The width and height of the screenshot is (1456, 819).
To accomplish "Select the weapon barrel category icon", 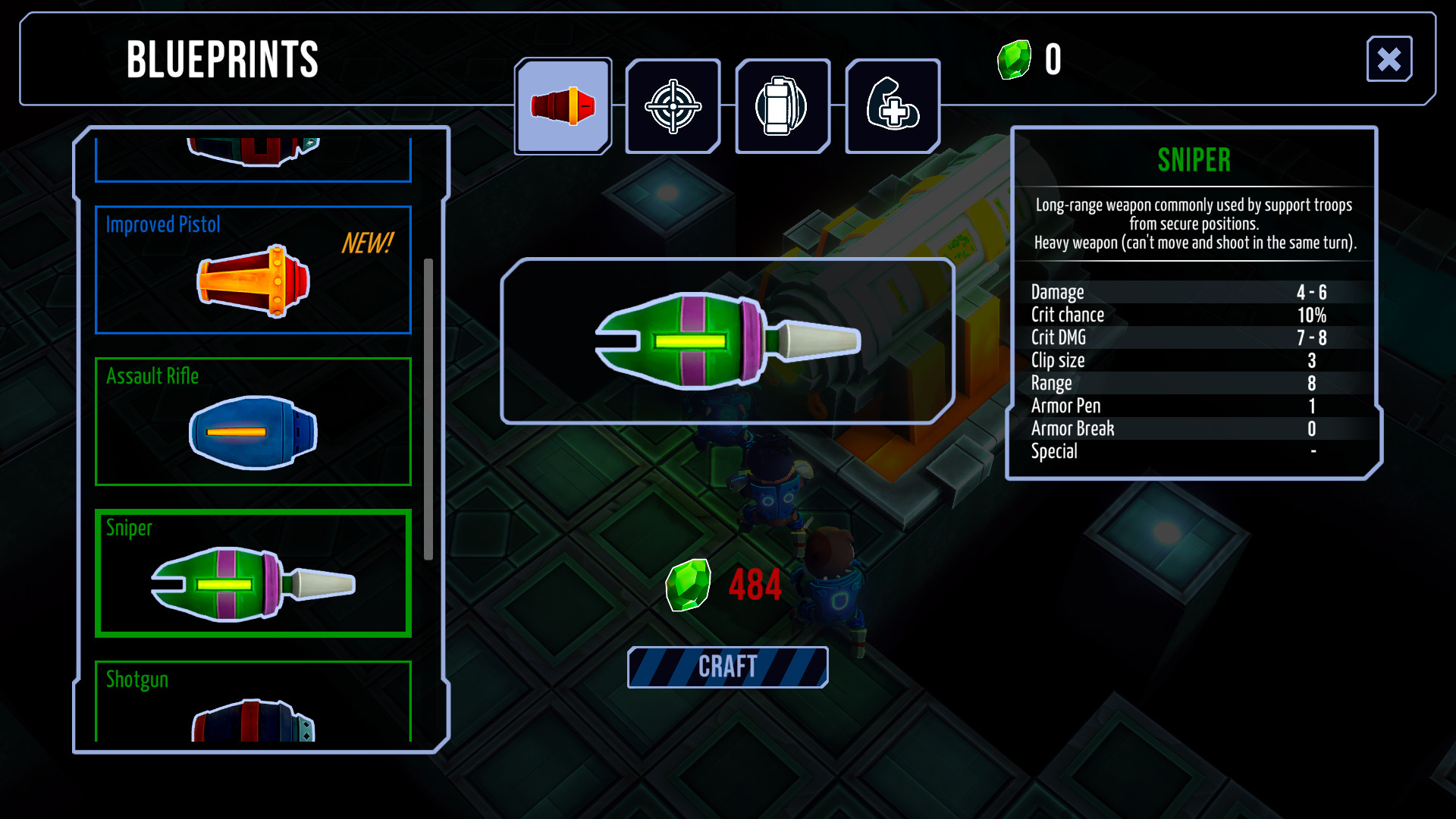I will pyautogui.click(x=562, y=105).
